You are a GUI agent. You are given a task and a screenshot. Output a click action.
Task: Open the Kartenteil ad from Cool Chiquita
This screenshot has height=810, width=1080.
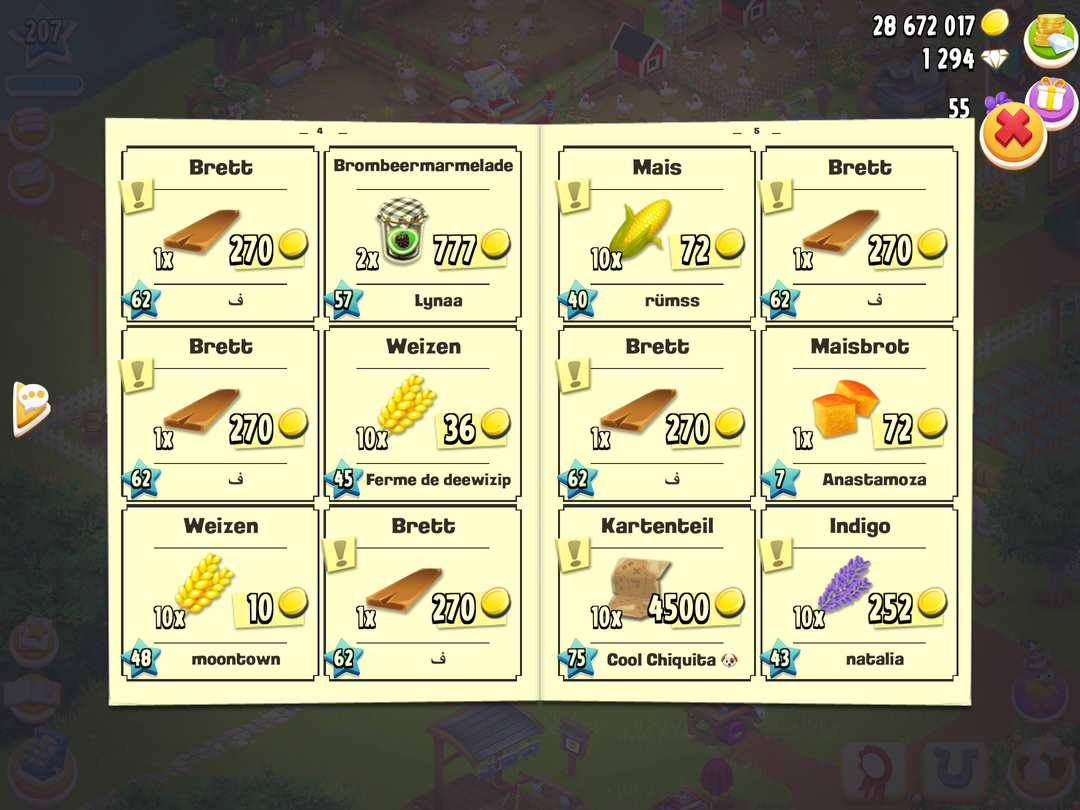pyautogui.click(x=656, y=594)
